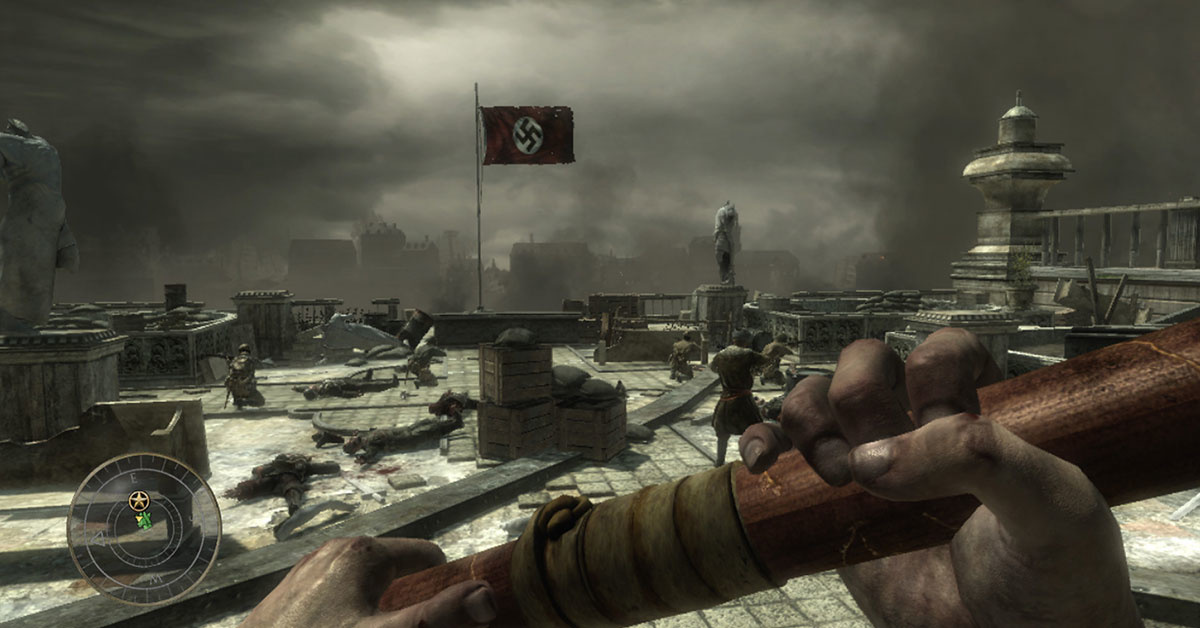Click the green friendly arrows on the compass

pyautogui.click(x=145, y=519)
